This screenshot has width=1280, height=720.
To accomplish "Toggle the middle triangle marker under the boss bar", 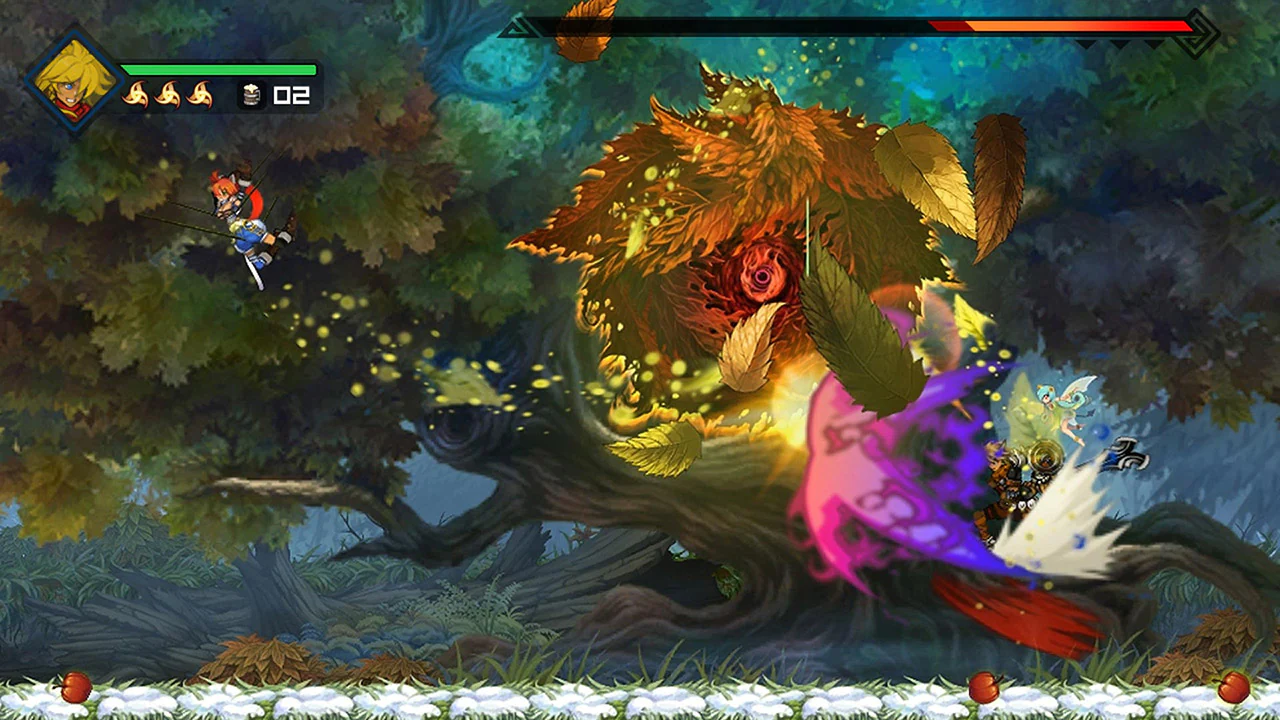I will pos(1119,43).
